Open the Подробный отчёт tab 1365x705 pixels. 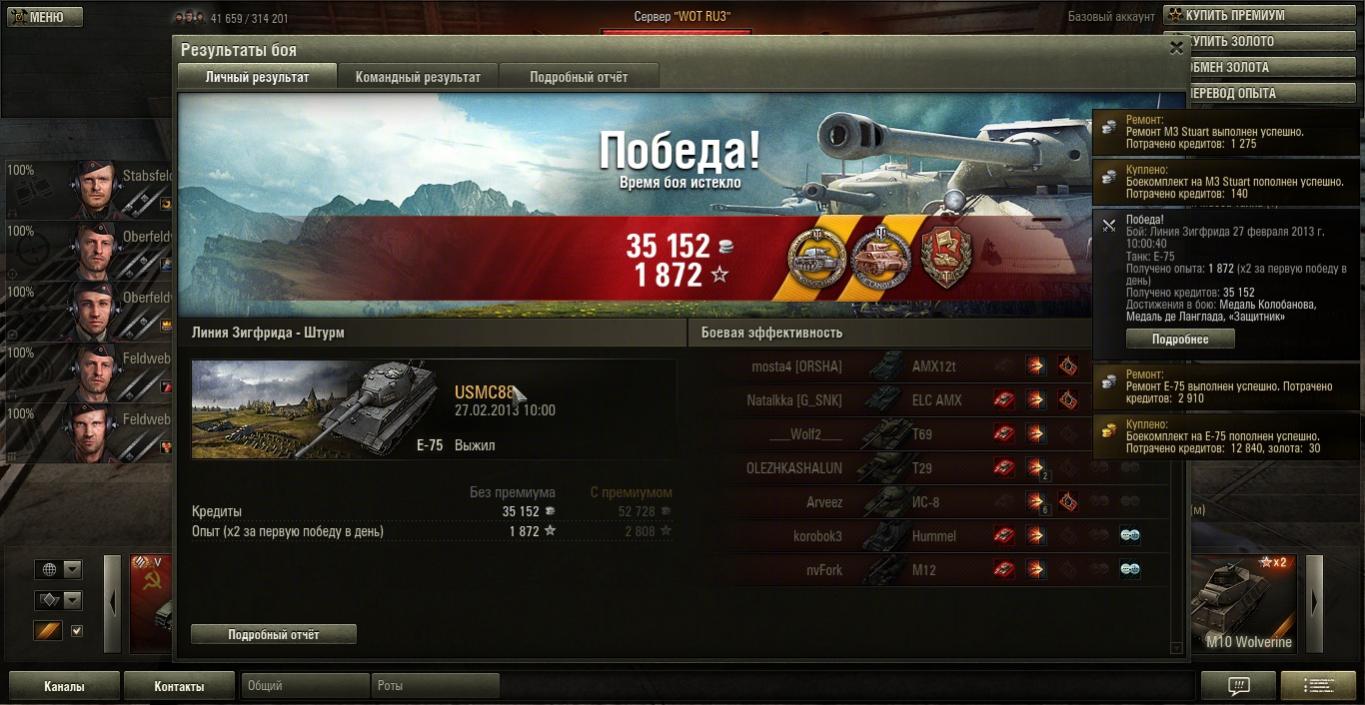click(578, 77)
